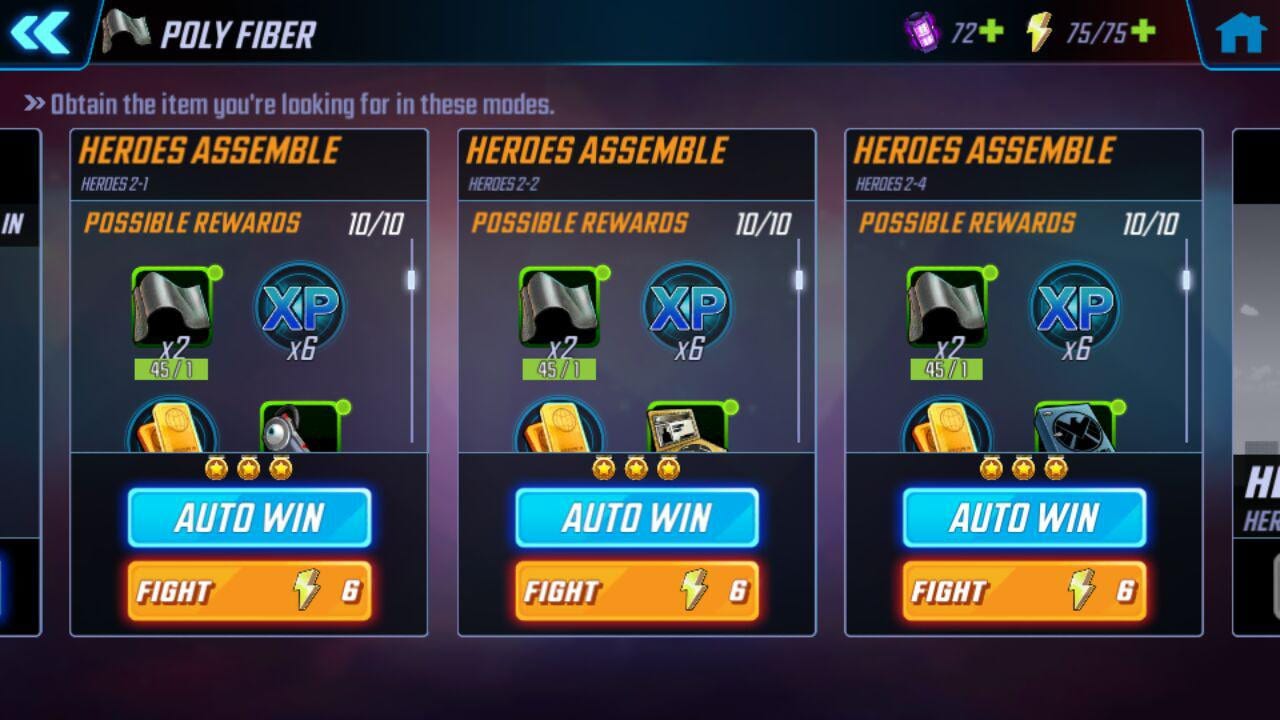
Task: Auto Win the Heroes 2-4 mission
Action: [x=1024, y=518]
